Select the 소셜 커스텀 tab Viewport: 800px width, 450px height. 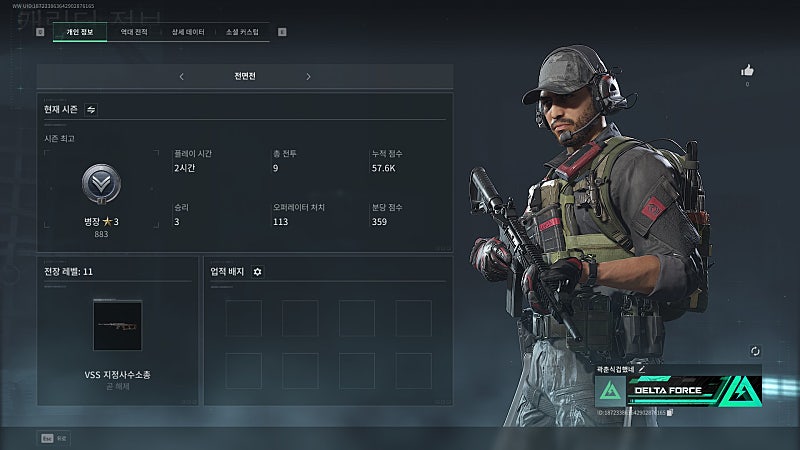(x=242, y=32)
